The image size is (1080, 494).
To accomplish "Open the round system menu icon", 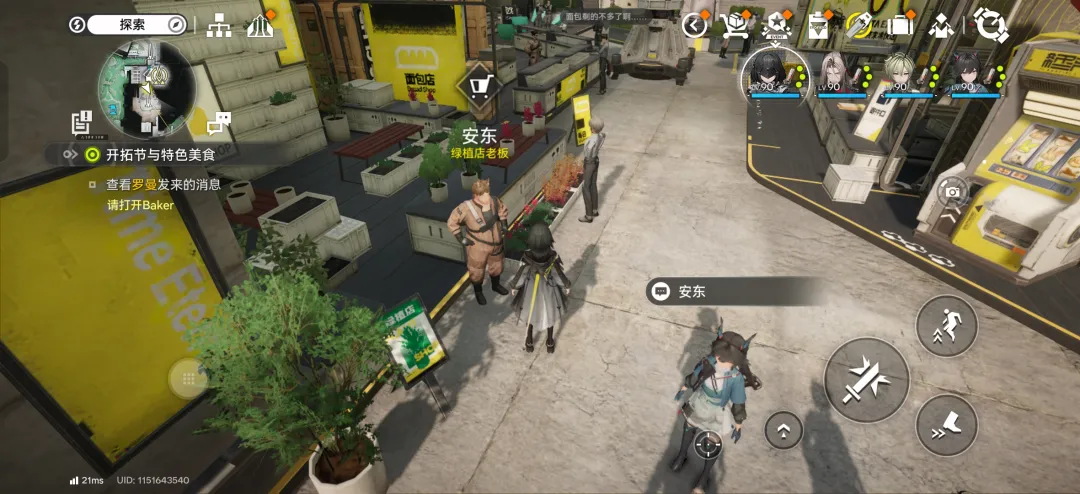I will tap(990, 25).
